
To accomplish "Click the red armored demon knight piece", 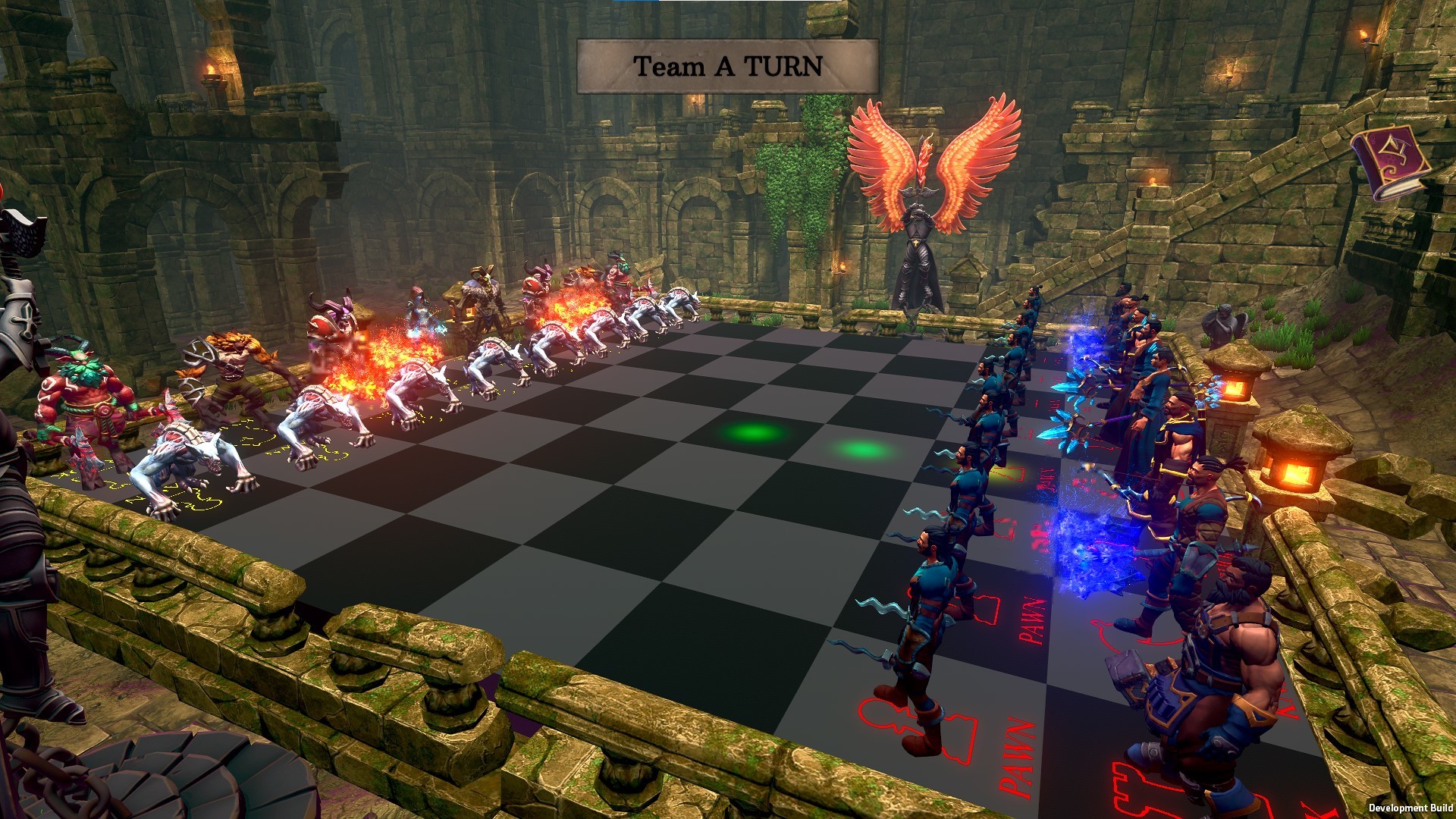I will pyautogui.click(x=331, y=326).
